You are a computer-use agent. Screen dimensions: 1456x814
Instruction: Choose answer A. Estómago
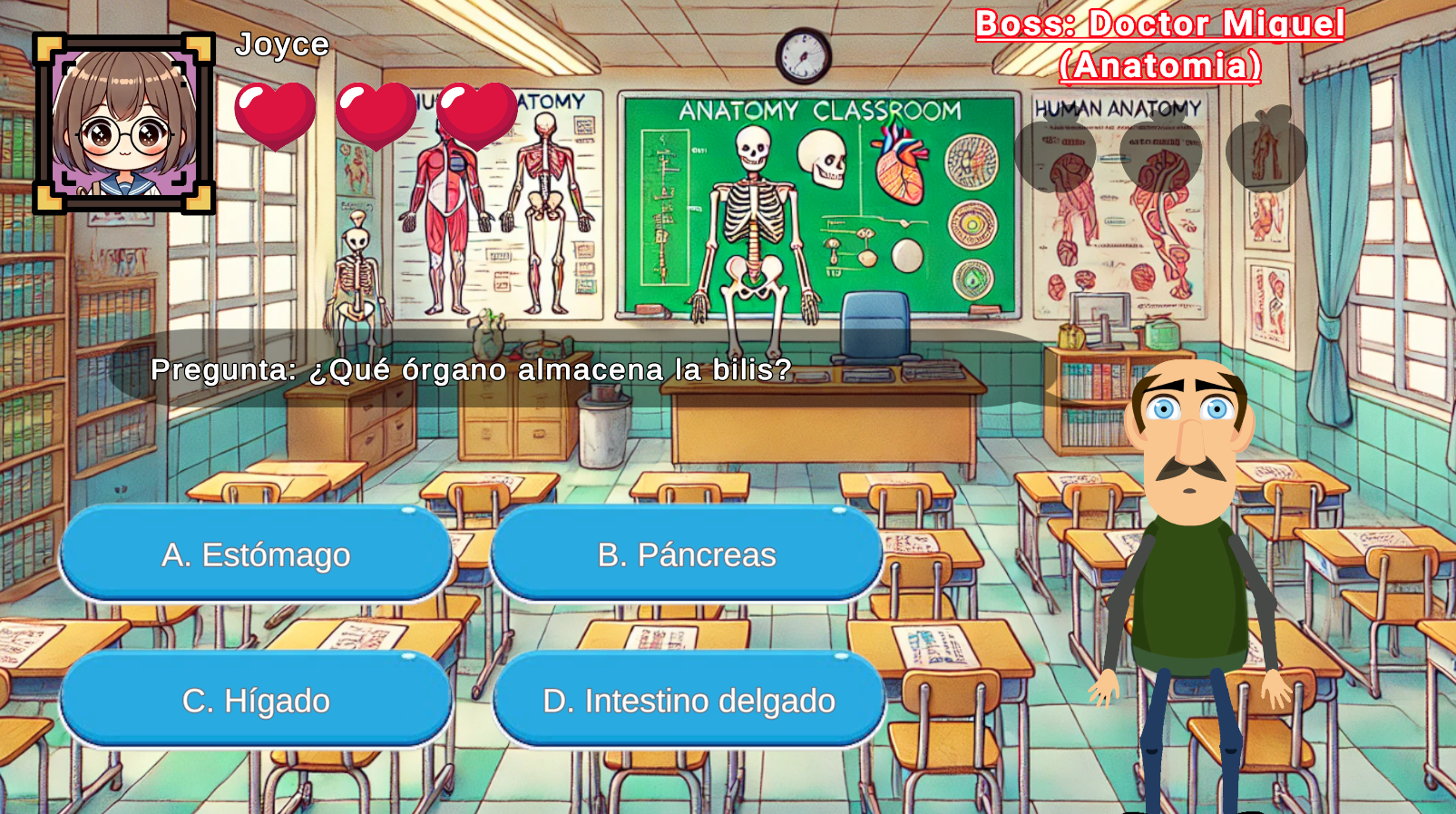click(256, 554)
